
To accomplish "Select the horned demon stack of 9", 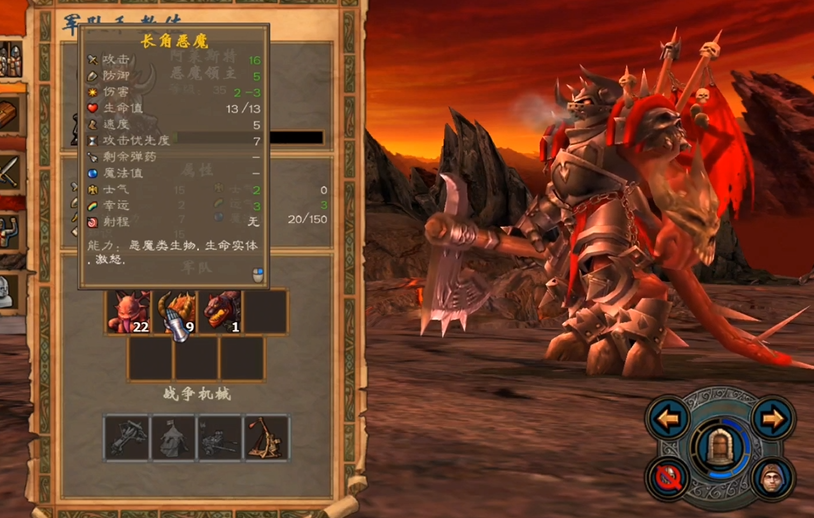I will 174,312.
